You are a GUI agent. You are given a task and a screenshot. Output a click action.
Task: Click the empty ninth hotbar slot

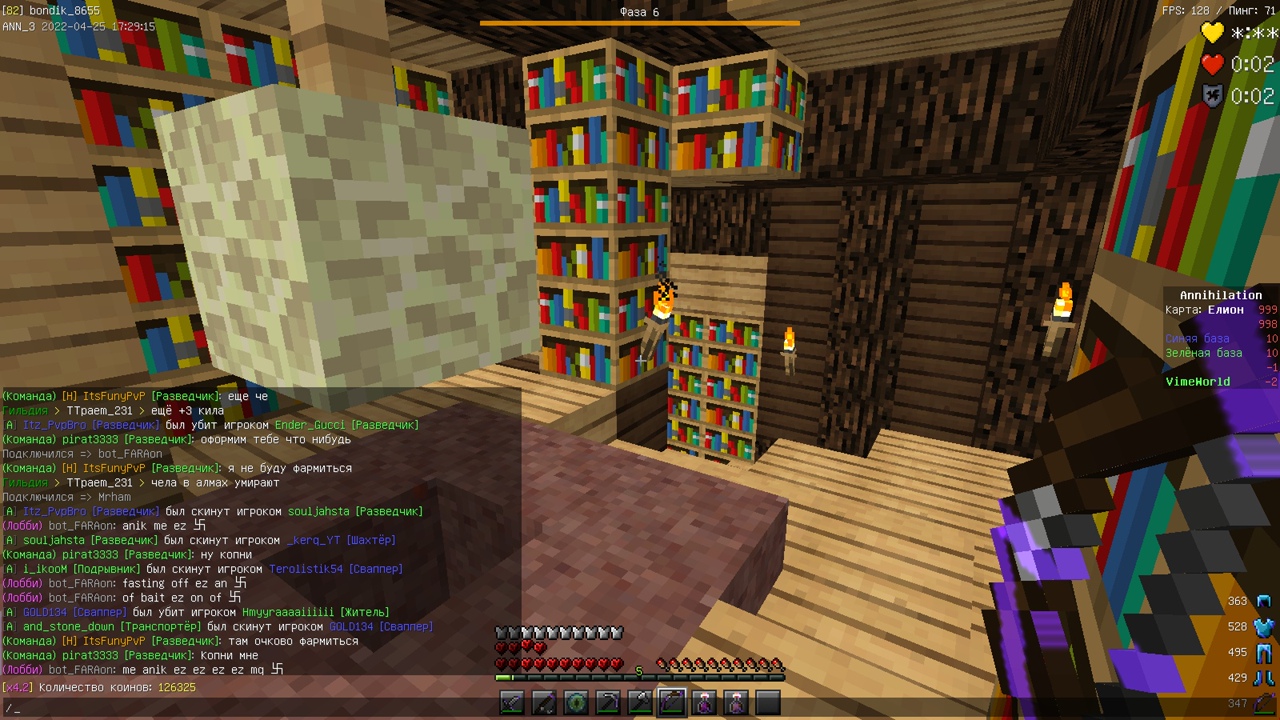(x=769, y=702)
